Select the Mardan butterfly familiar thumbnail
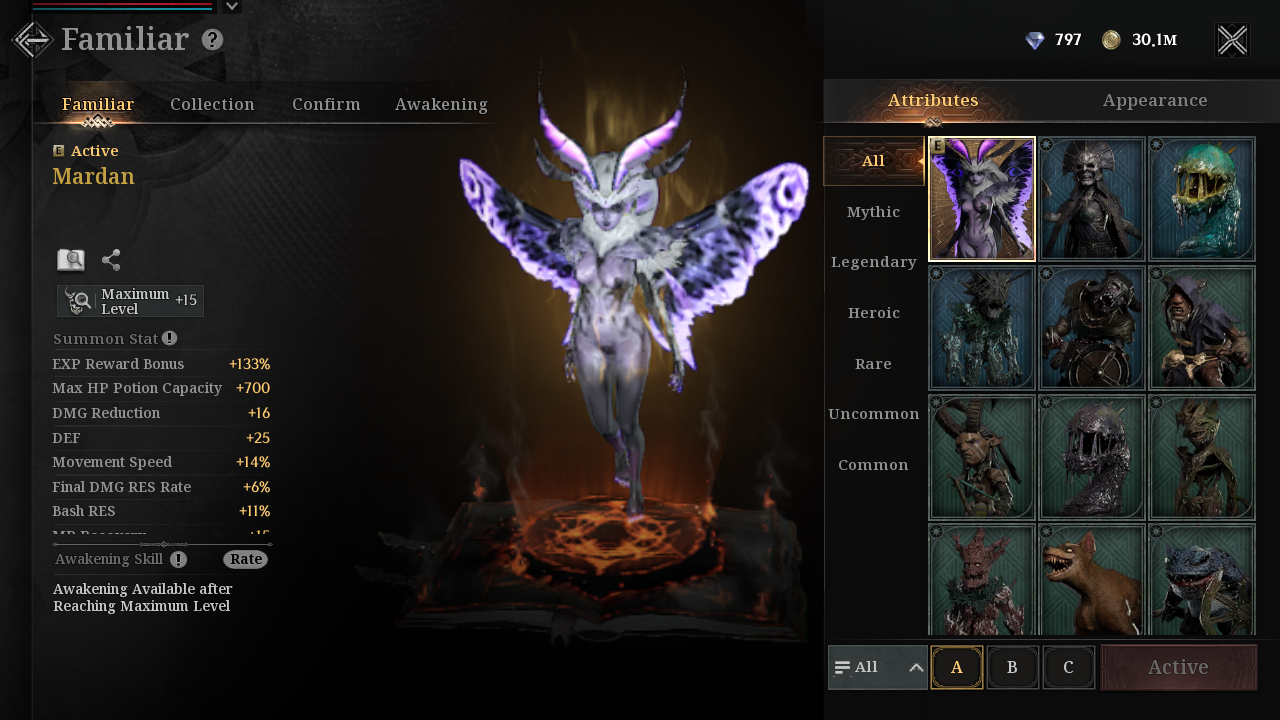This screenshot has height=720, width=1280. click(x=982, y=199)
